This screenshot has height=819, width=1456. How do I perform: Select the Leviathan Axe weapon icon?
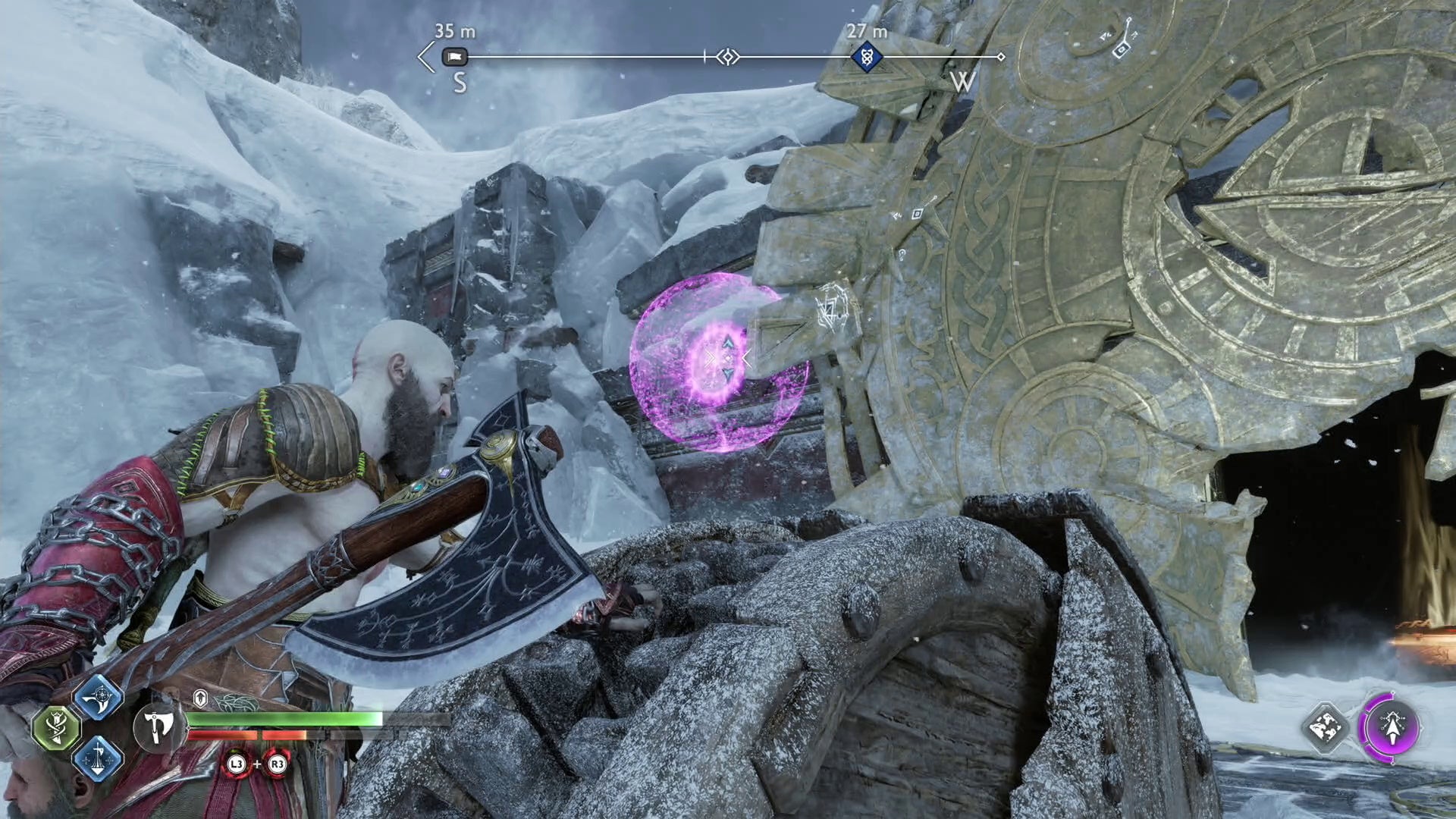click(x=158, y=727)
